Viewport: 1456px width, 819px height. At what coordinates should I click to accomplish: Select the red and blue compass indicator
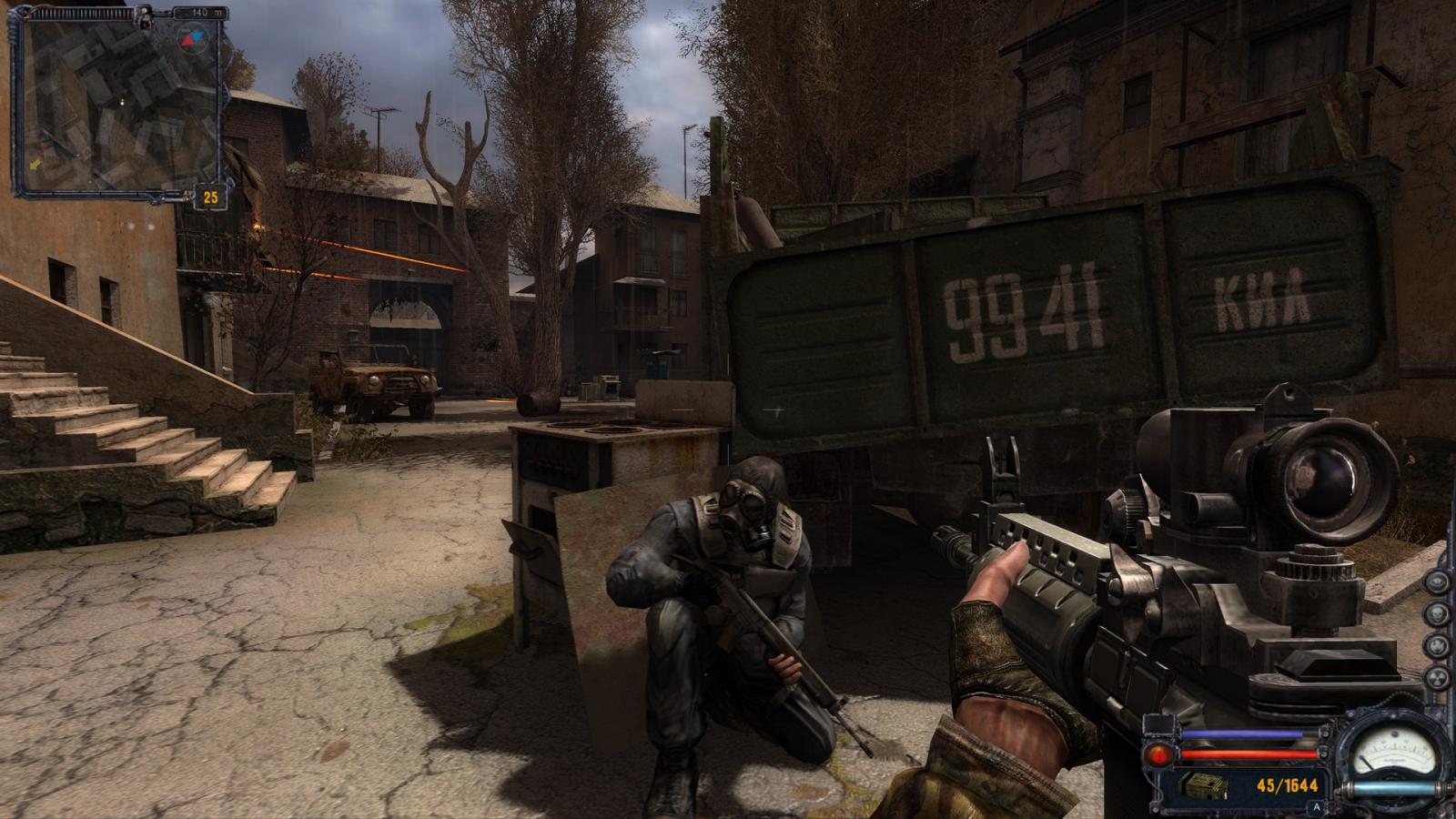tap(191, 38)
